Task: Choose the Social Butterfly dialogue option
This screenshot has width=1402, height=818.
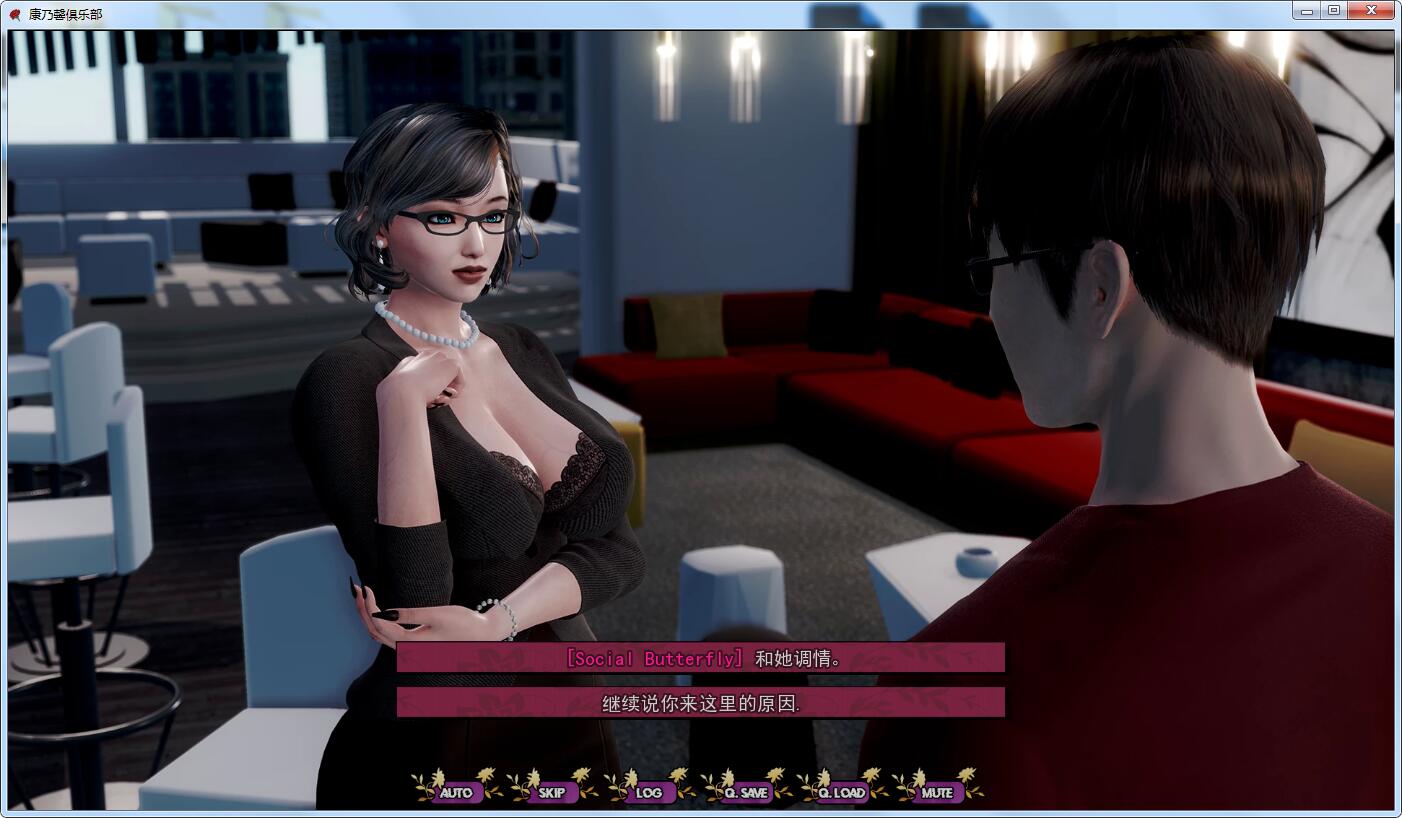Action: click(700, 658)
